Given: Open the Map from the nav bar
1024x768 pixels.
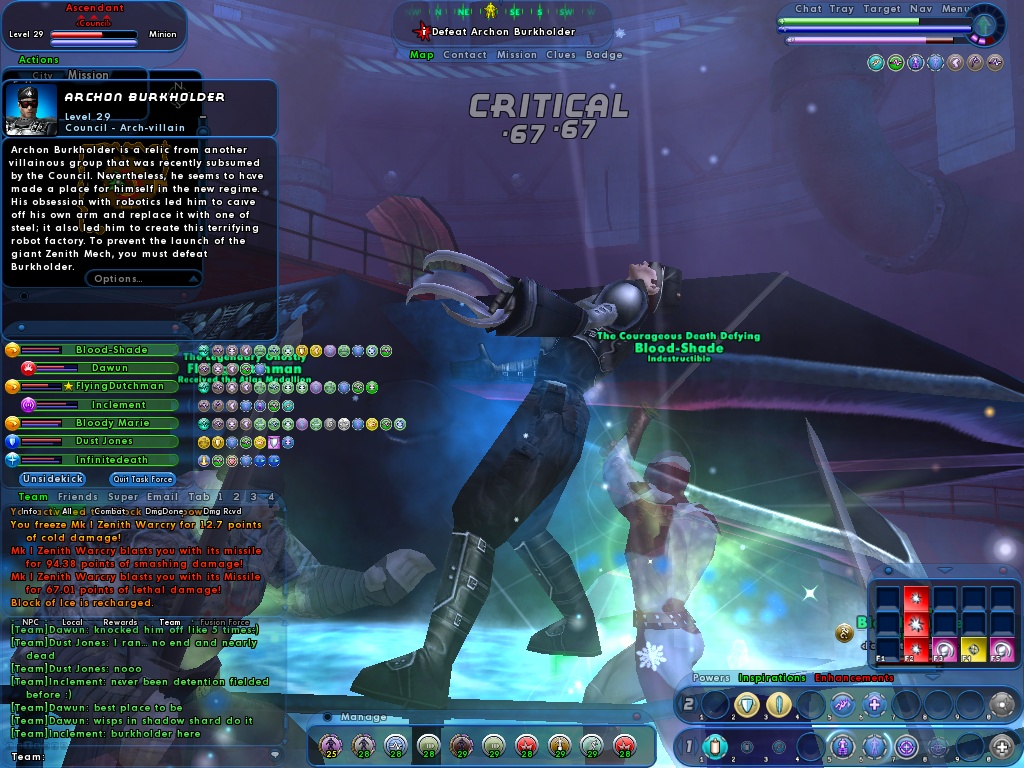Looking at the screenshot, I should pyautogui.click(x=421, y=55).
